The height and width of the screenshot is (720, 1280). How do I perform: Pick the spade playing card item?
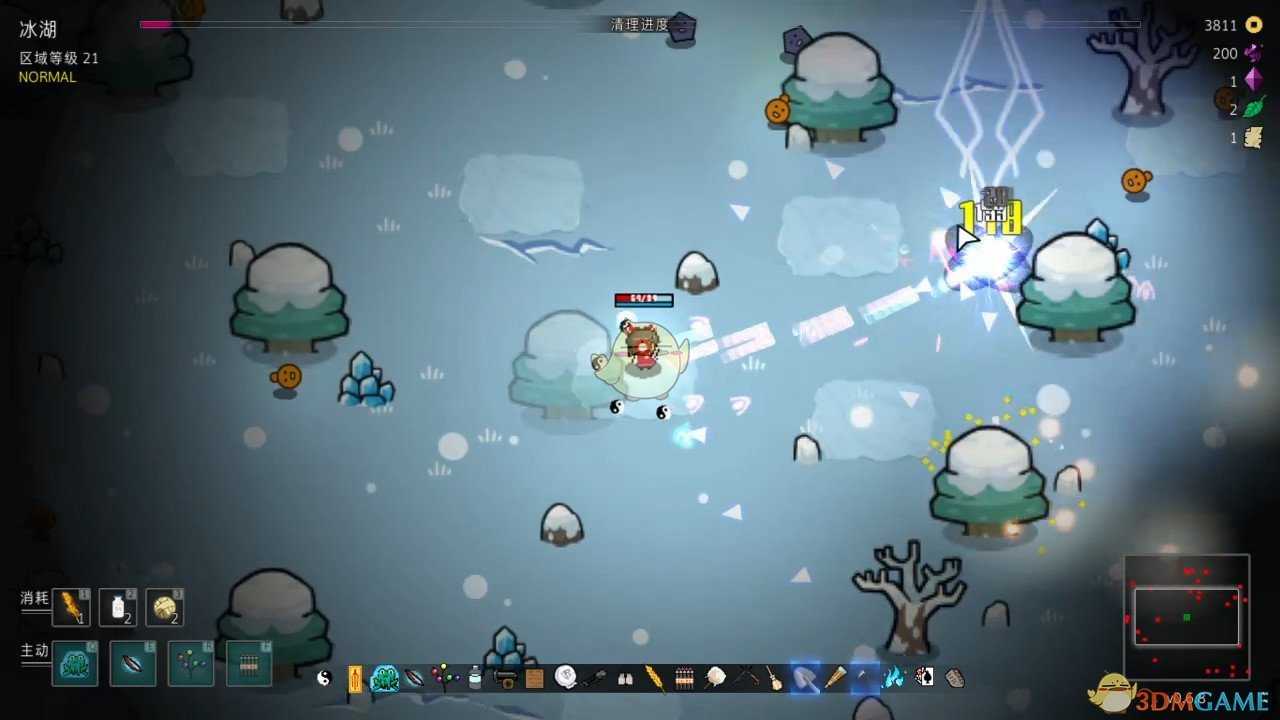[924, 678]
